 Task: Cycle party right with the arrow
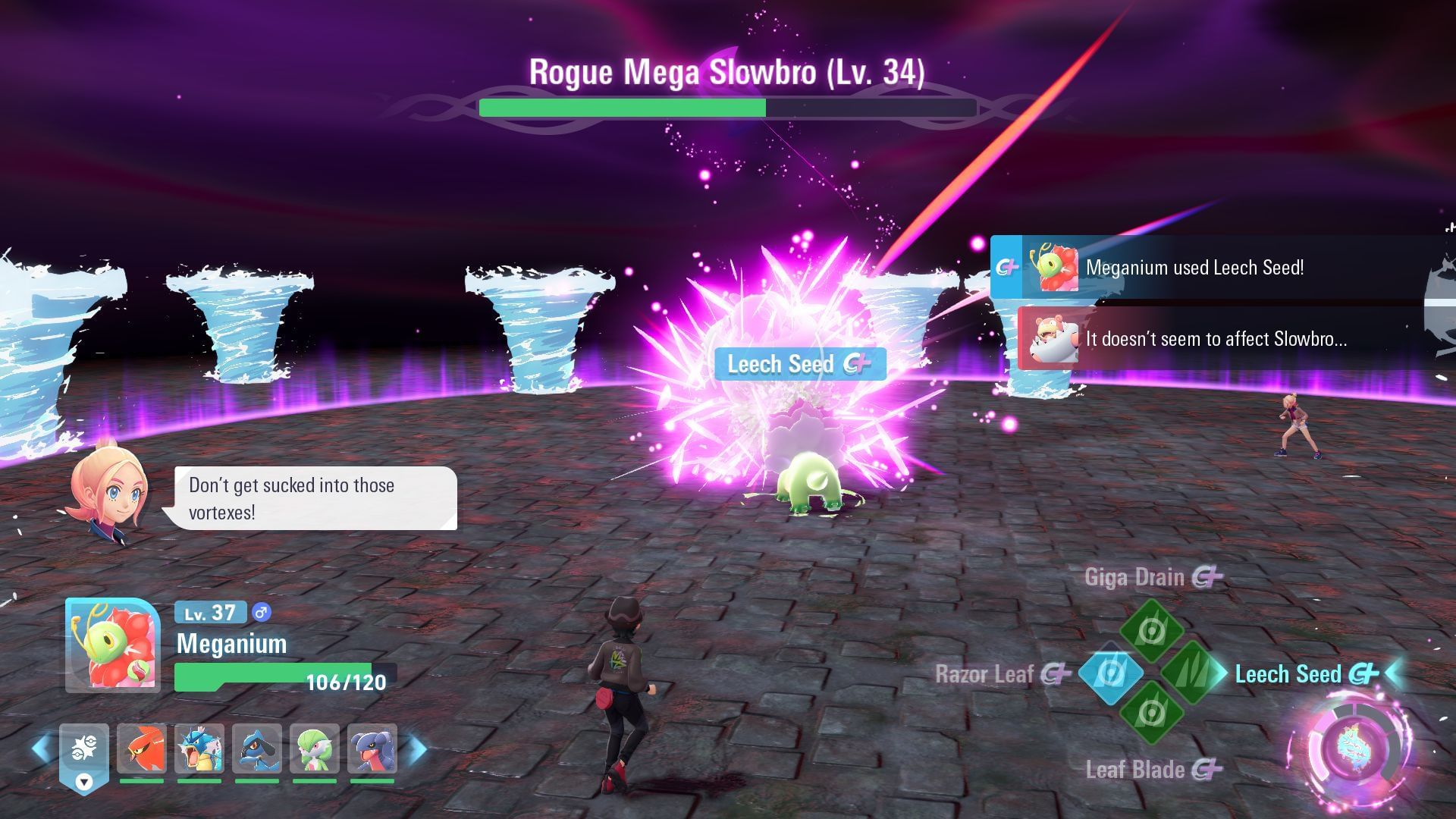click(419, 748)
